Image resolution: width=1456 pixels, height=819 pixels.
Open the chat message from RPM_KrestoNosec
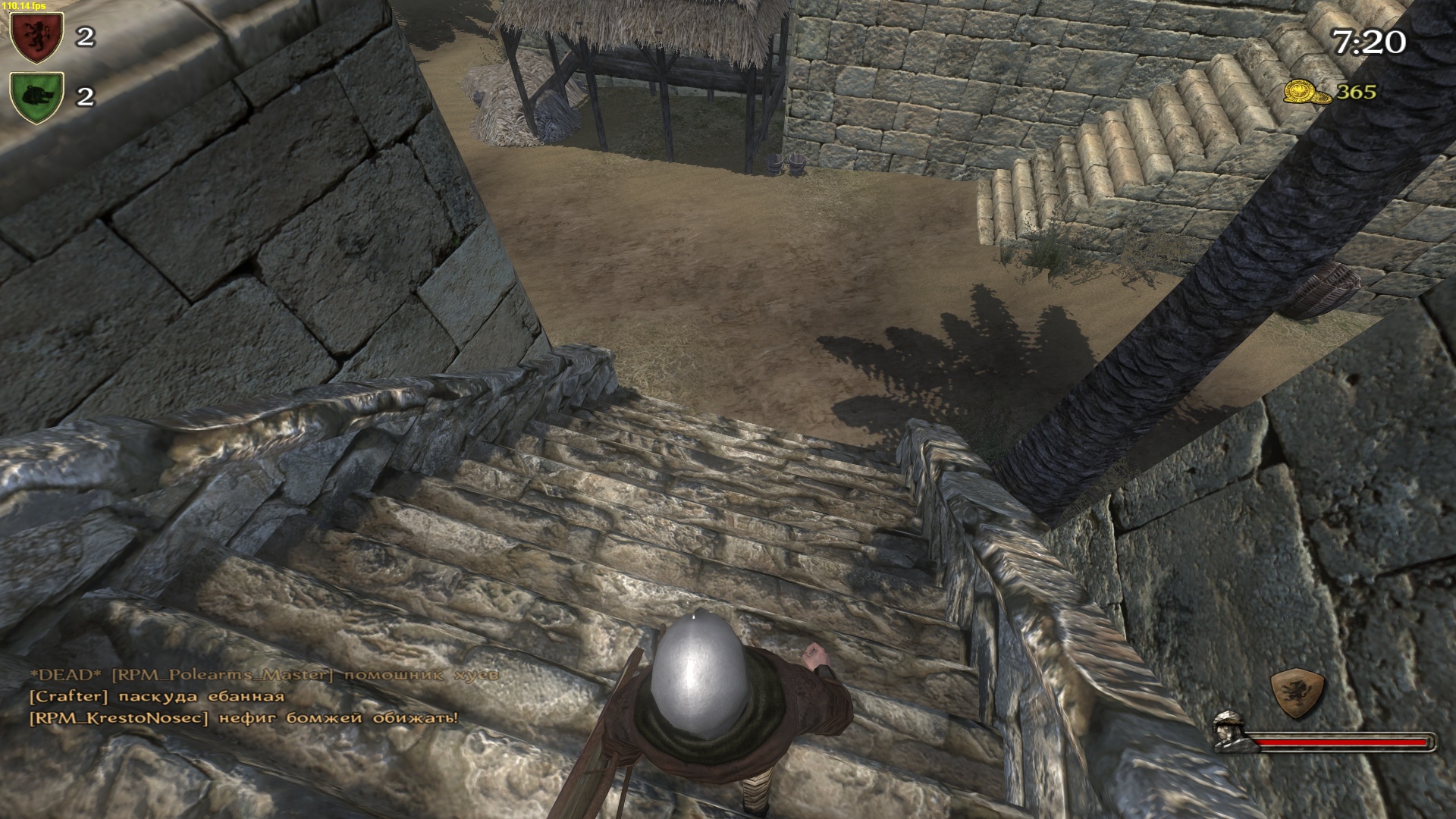243,717
